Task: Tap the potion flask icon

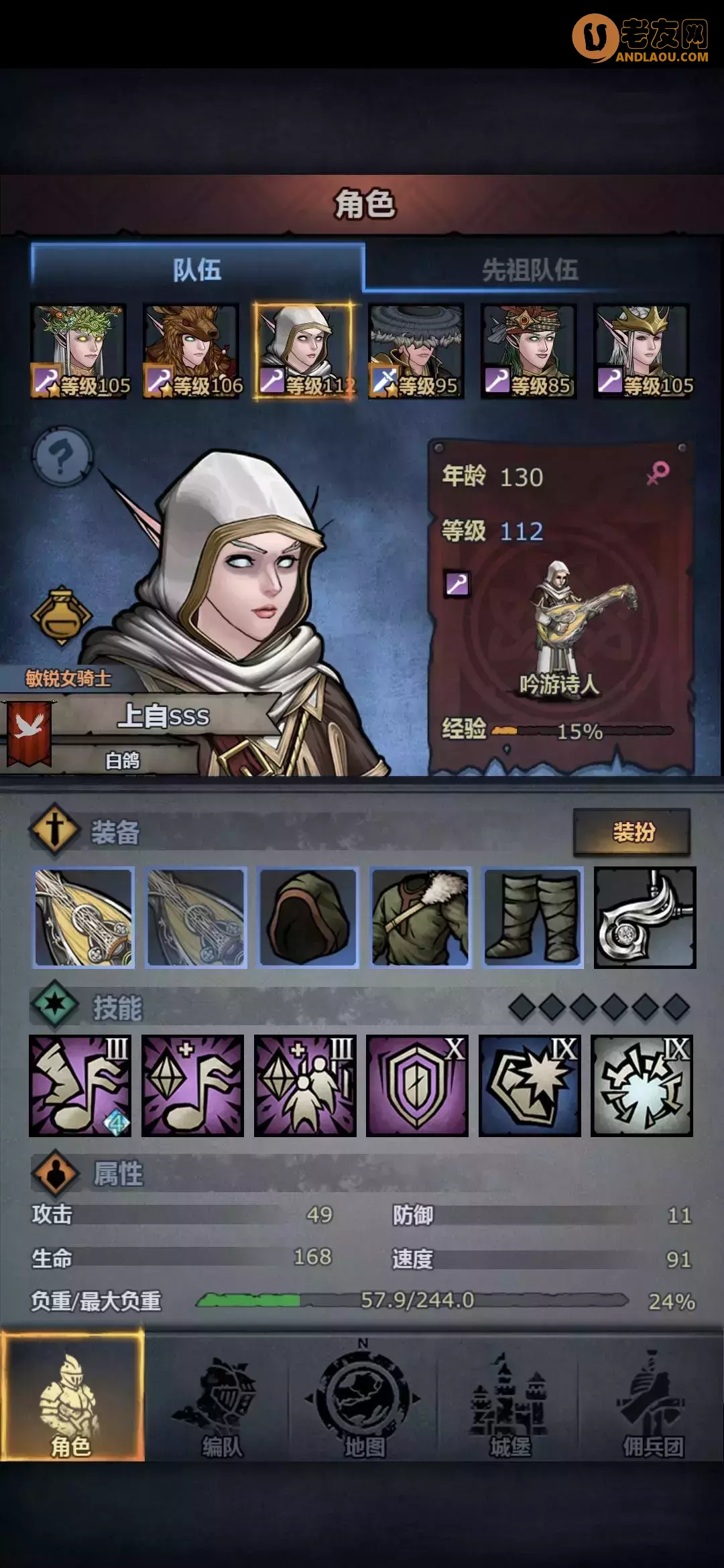Action: click(61, 616)
